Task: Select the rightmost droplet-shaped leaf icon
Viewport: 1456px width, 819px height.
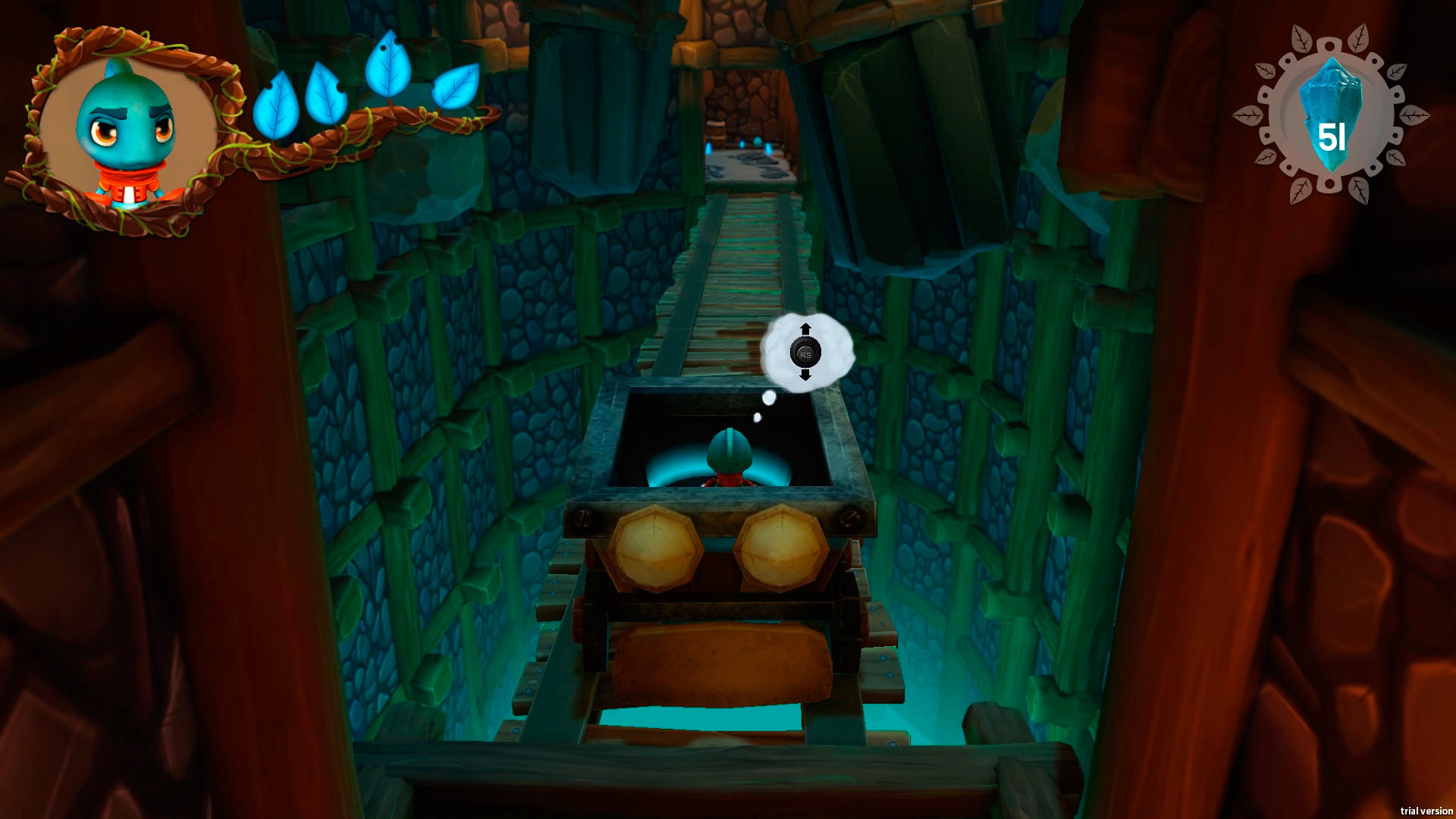Action: (455, 87)
